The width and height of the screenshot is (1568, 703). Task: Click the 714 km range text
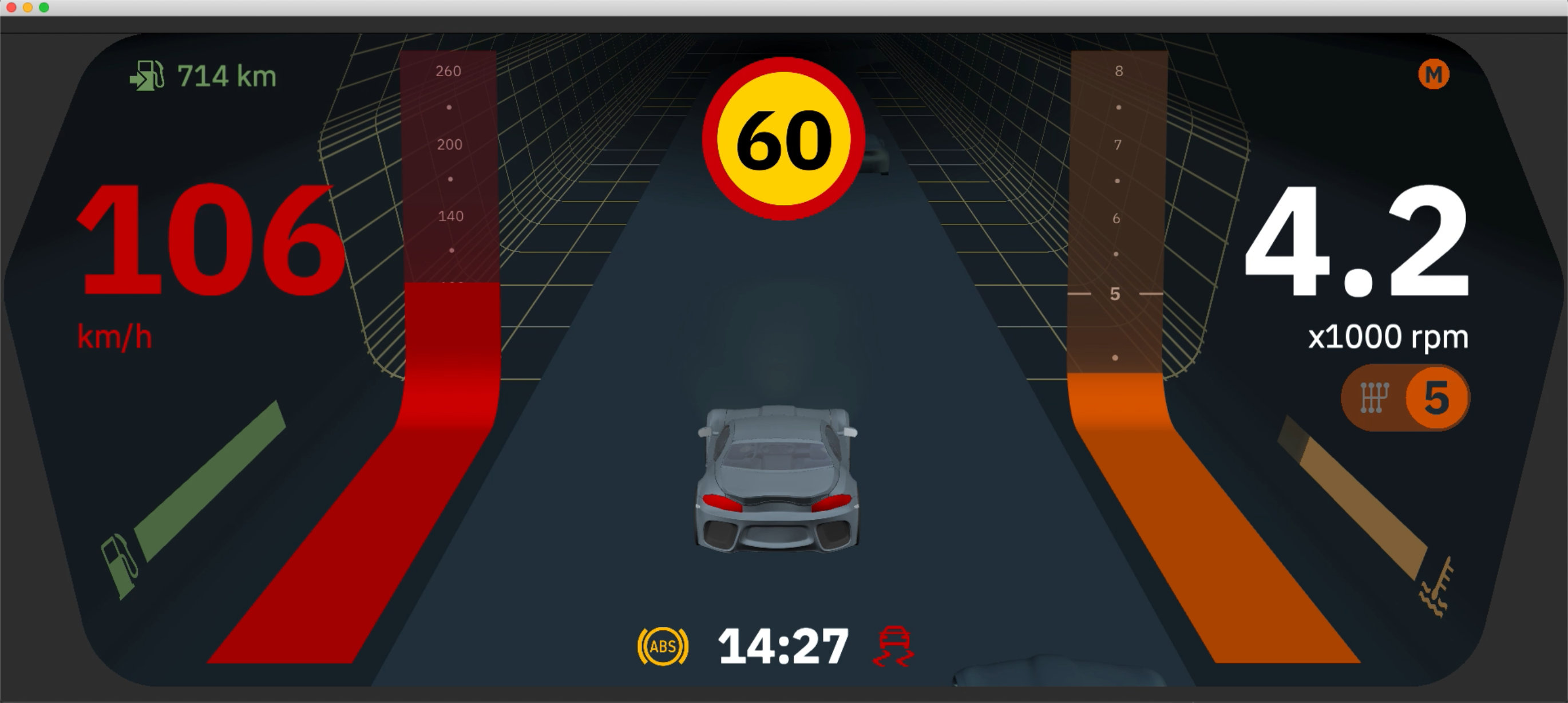(x=225, y=75)
